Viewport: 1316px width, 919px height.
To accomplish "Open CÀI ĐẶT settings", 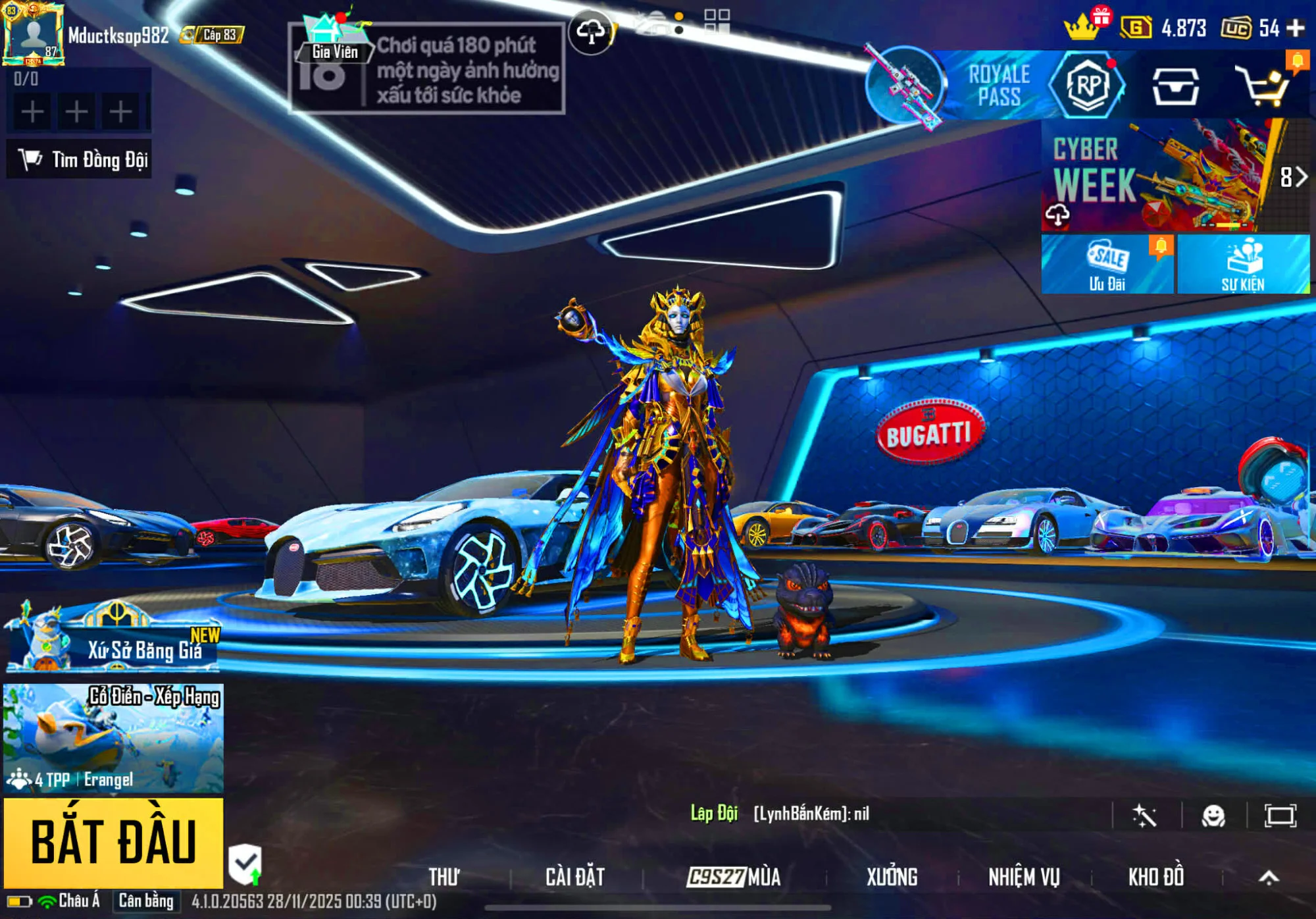I will pyautogui.click(x=574, y=877).
